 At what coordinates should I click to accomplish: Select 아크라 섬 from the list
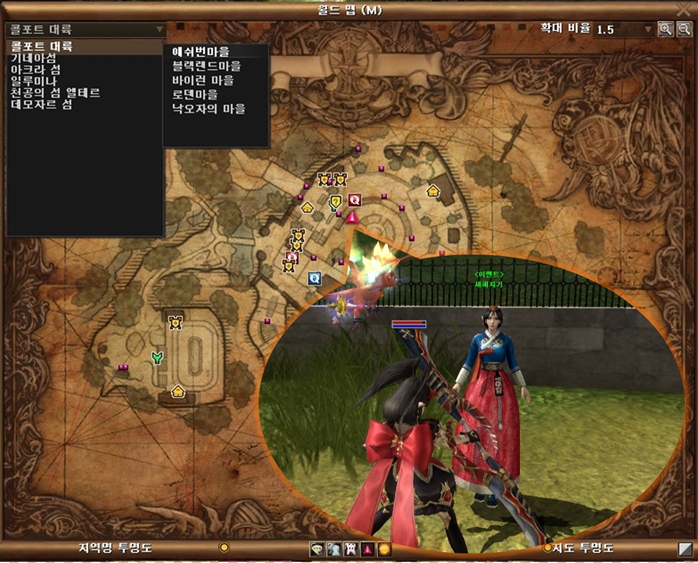pyautogui.click(x=35, y=70)
